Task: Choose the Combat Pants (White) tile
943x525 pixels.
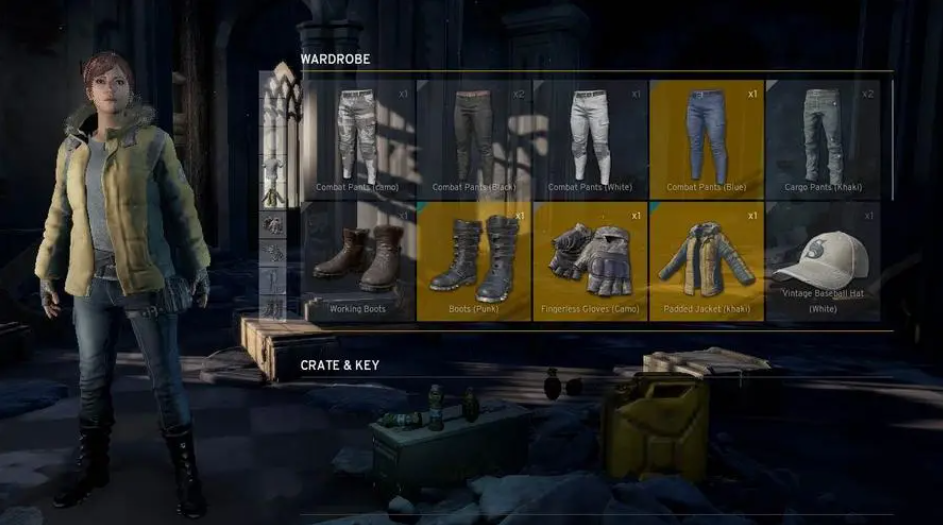Action: point(590,139)
